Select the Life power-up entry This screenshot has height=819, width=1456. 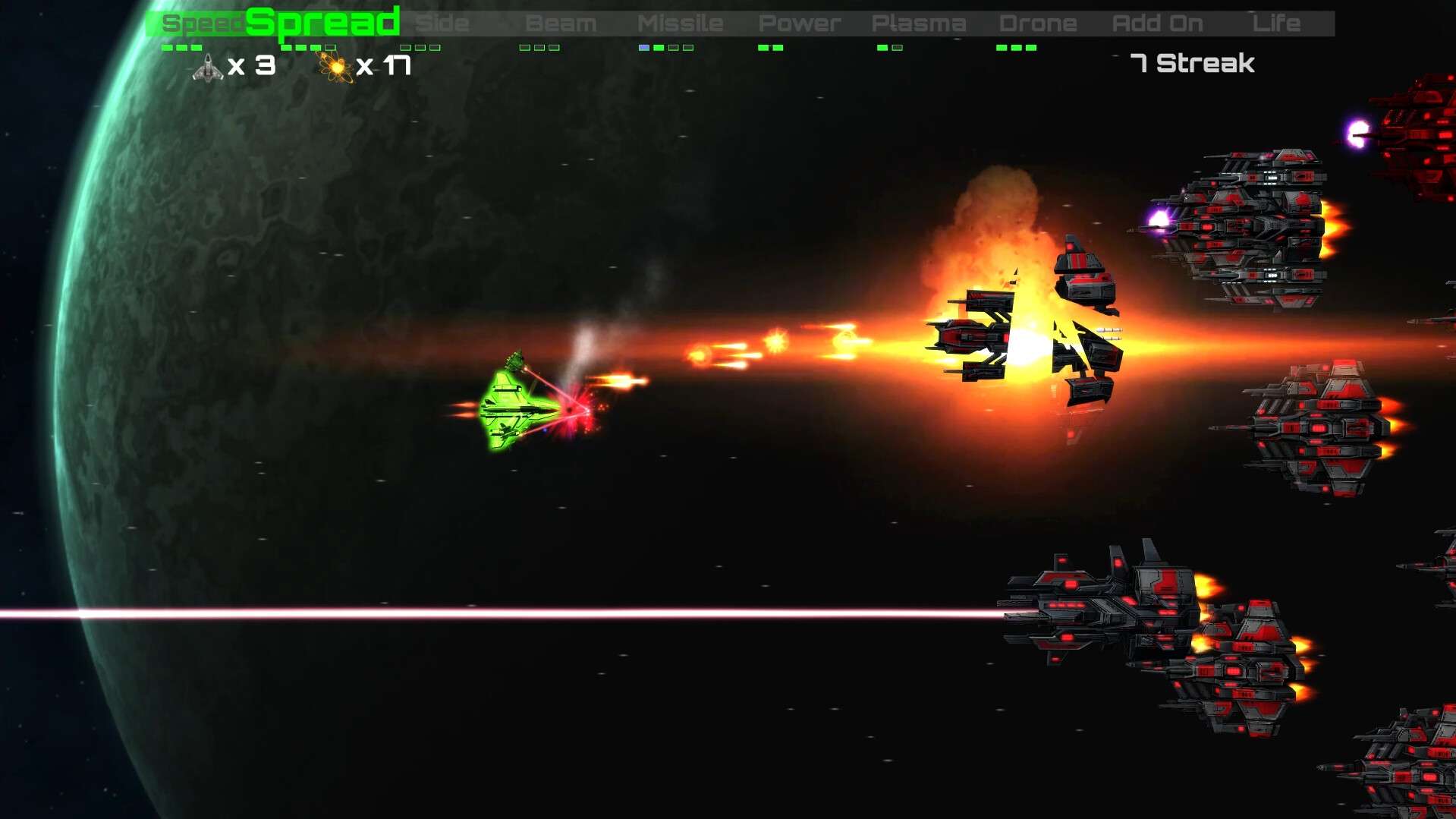point(1276,24)
